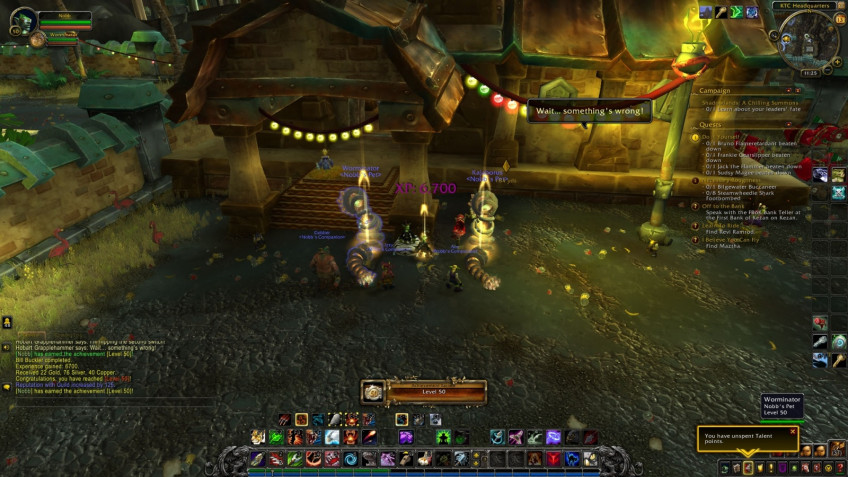
Task: Open the talents micro menu button
Action: (x=746, y=467)
